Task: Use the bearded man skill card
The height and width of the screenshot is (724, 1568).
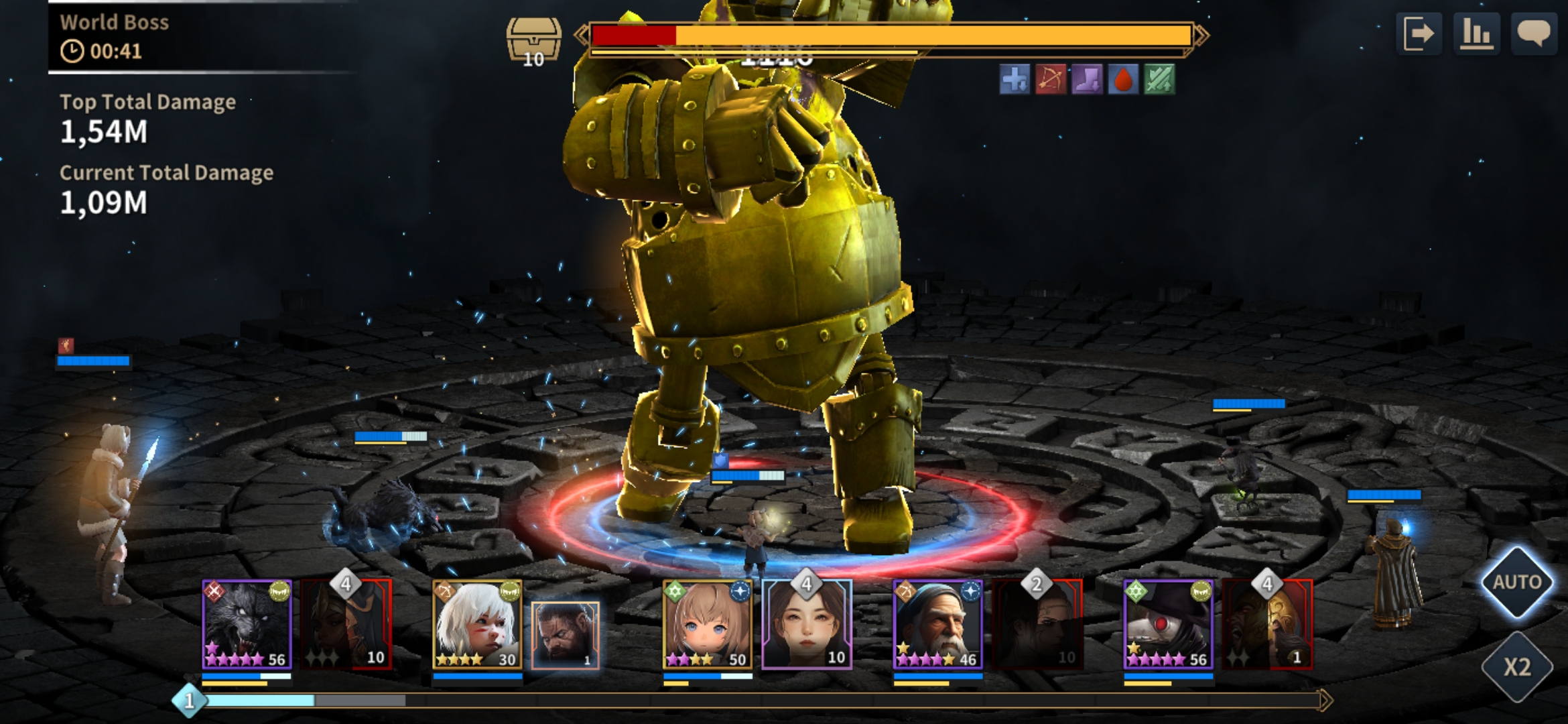Action: click(x=565, y=635)
